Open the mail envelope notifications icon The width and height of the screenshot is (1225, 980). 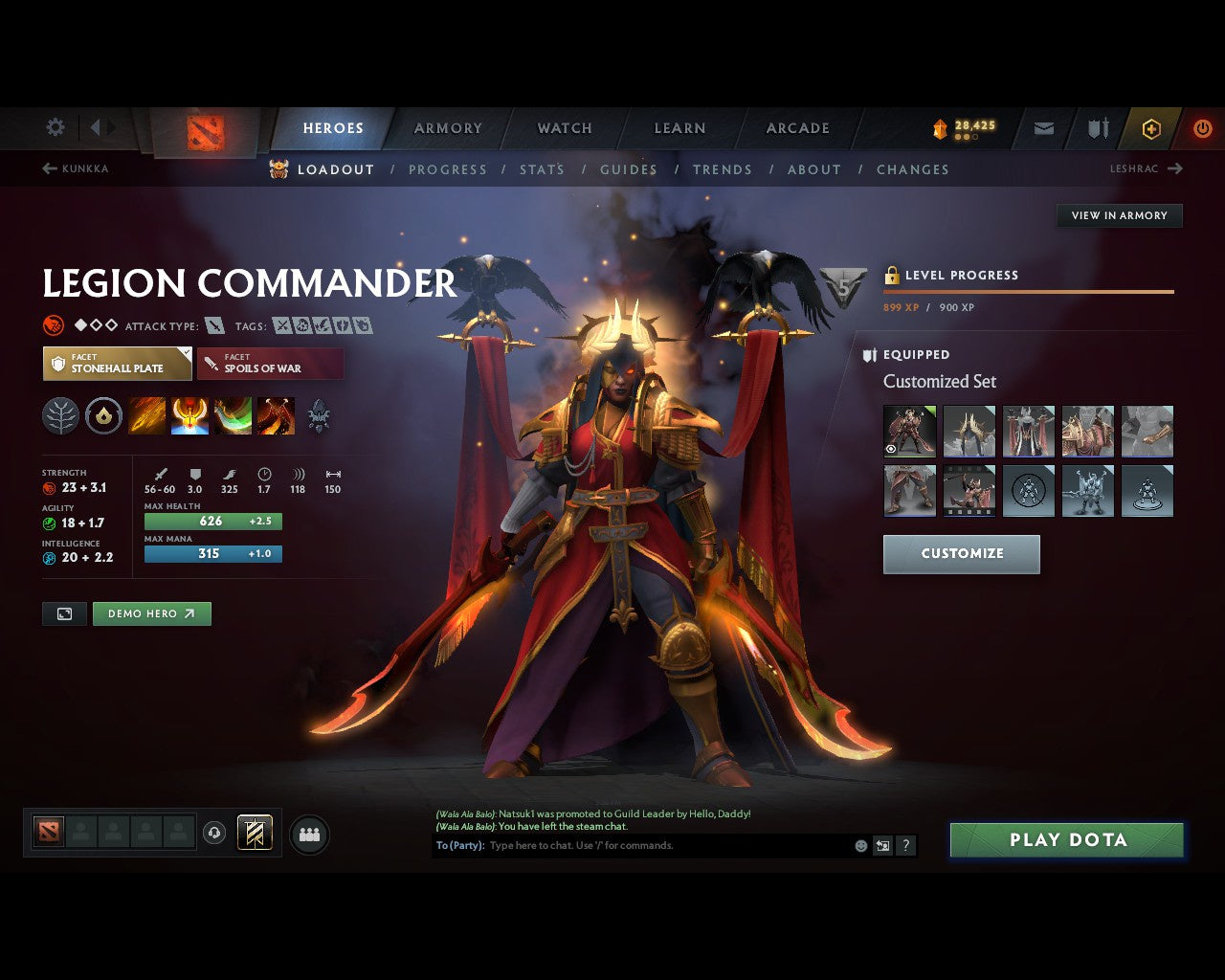pyautogui.click(x=1042, y=128)
